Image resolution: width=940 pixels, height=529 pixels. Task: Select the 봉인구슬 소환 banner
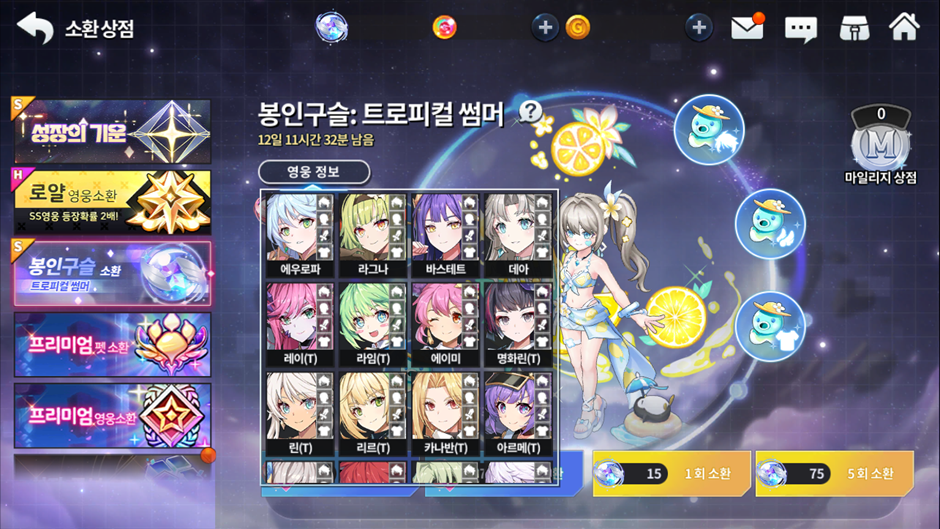(x=112, y=273)
